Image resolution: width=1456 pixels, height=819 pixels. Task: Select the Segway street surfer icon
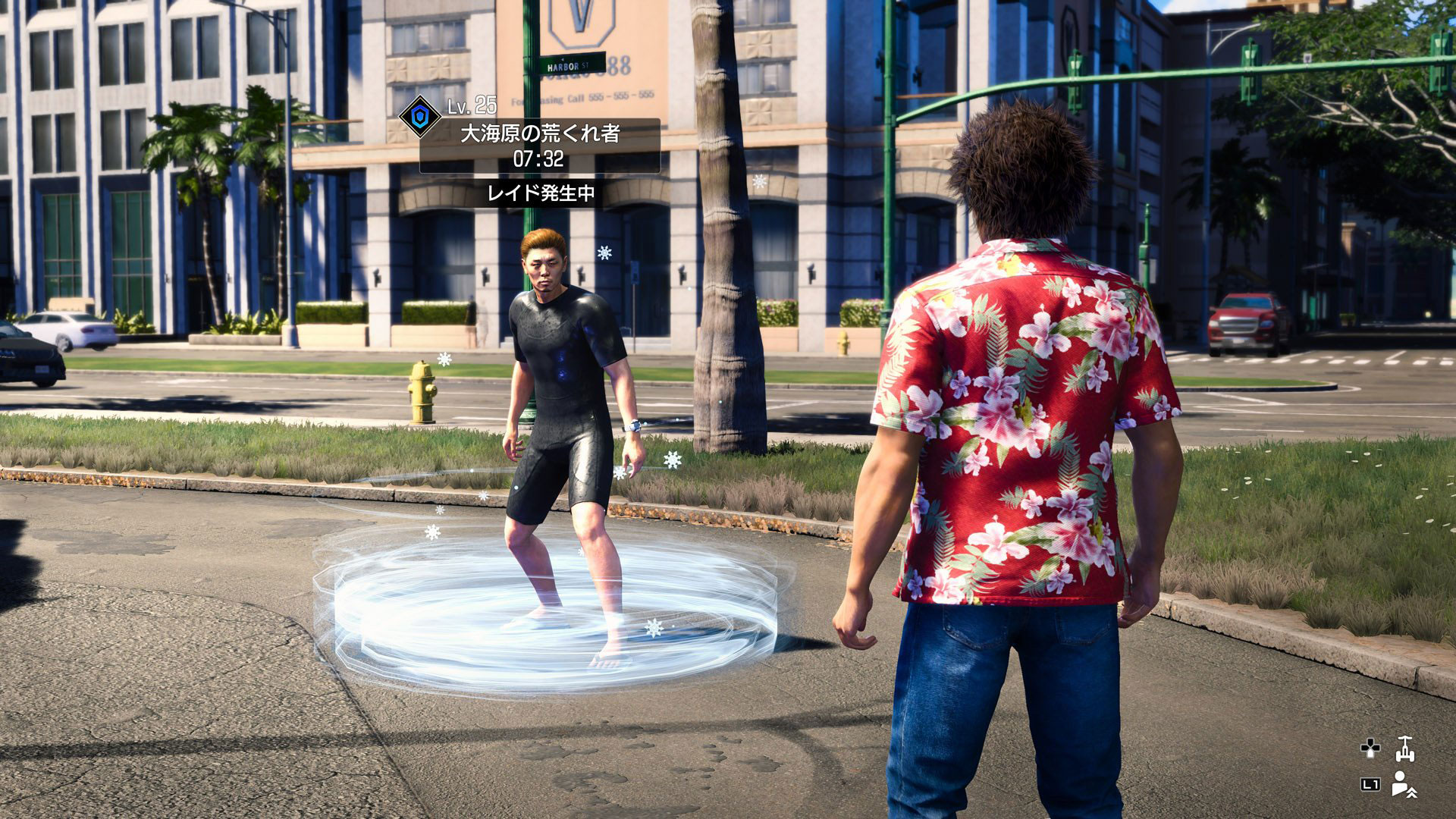(x=1404, y=749)
